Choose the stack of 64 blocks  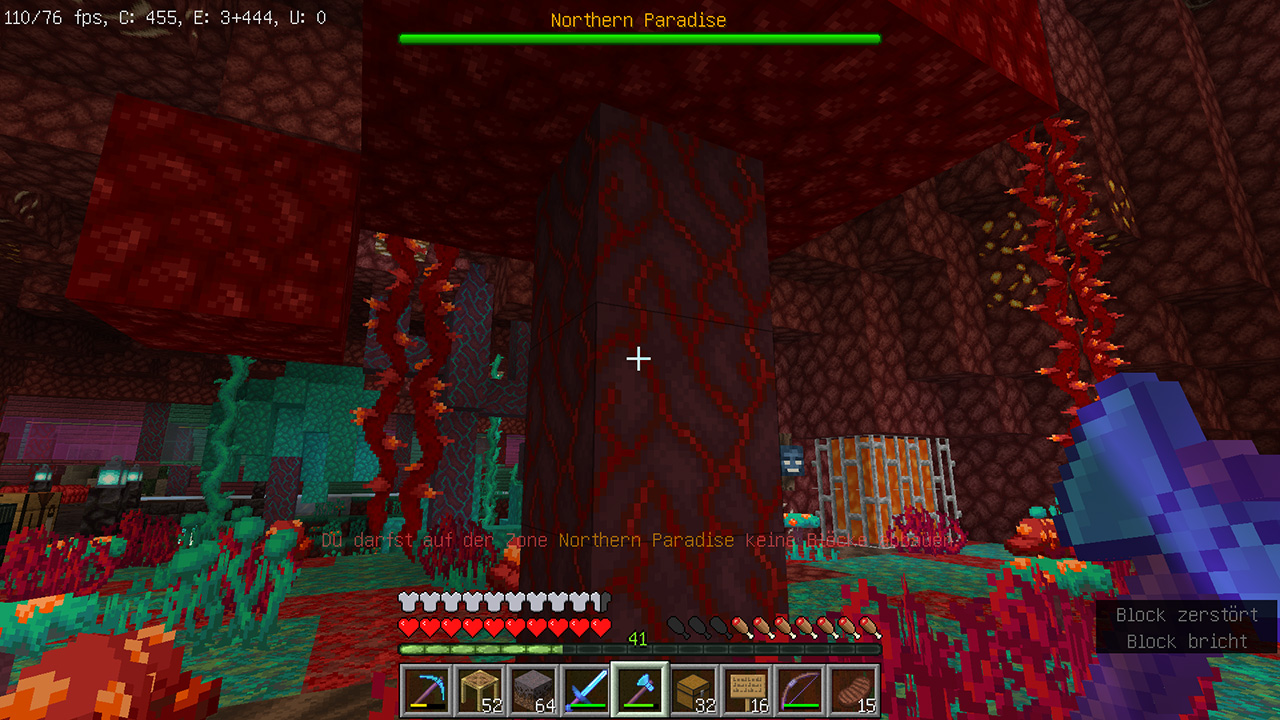[533, 690]
